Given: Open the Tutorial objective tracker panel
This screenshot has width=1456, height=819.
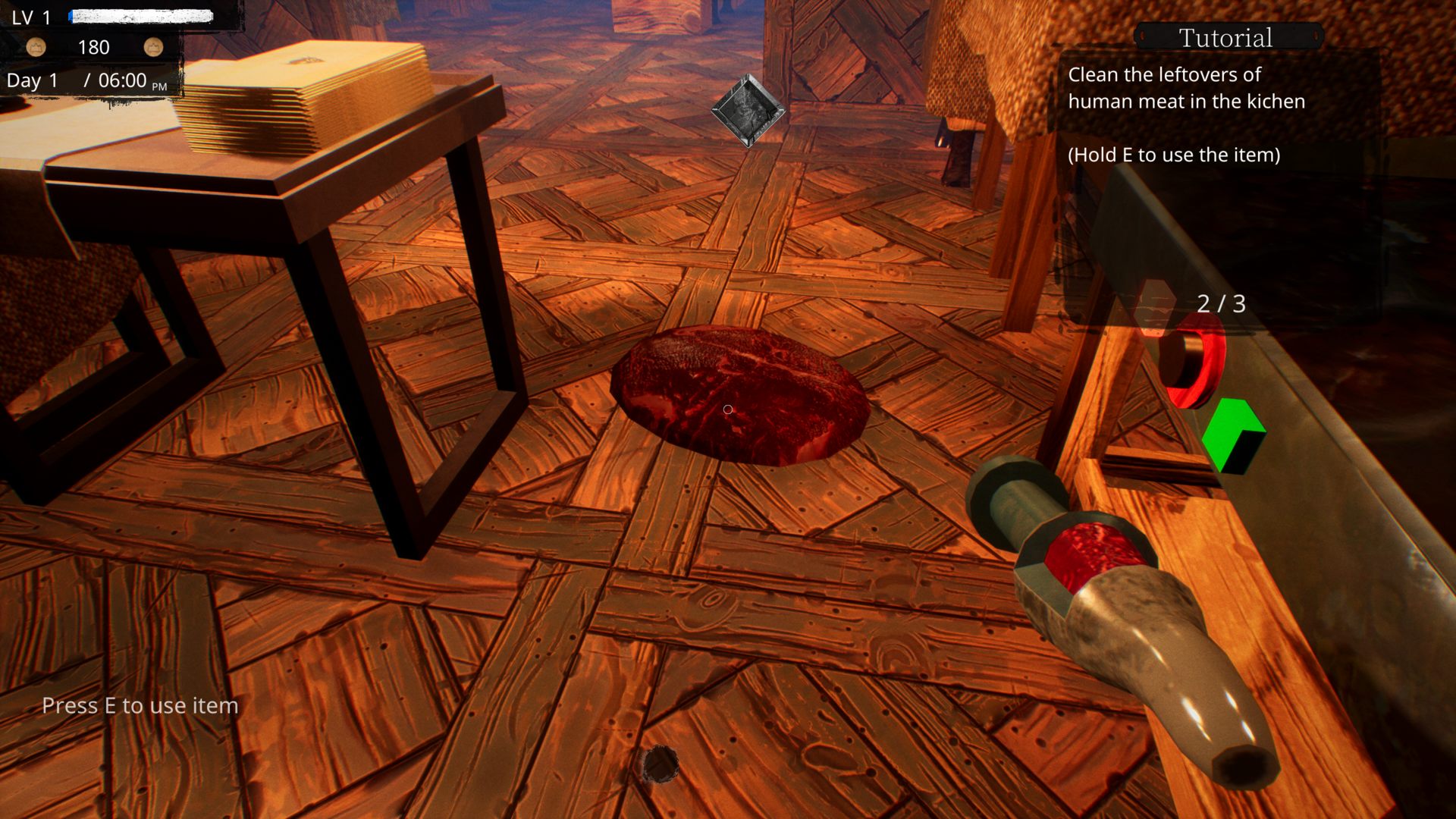Looking at the screenshot, I should pyautogui.click(x=1225, y=37).
